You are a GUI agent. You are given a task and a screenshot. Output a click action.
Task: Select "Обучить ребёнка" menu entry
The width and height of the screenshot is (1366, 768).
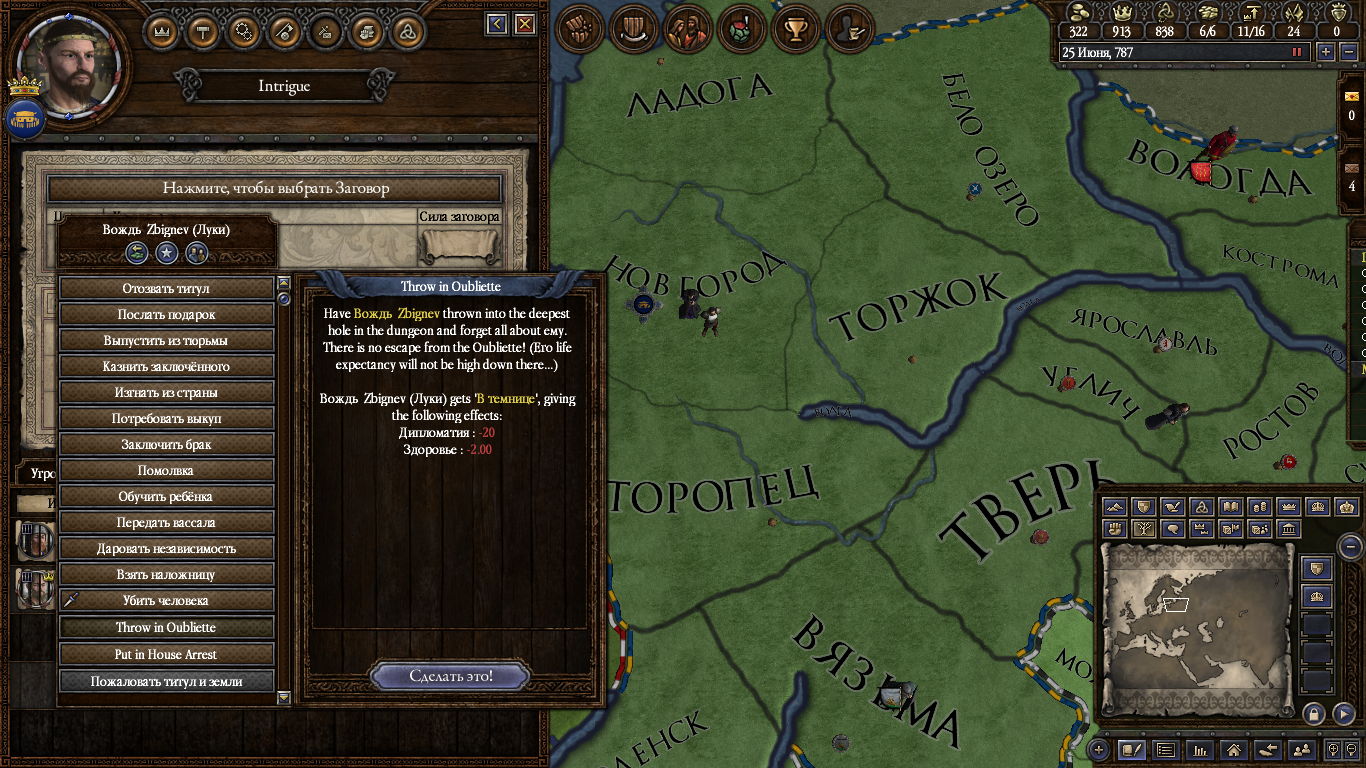(166, 496)
